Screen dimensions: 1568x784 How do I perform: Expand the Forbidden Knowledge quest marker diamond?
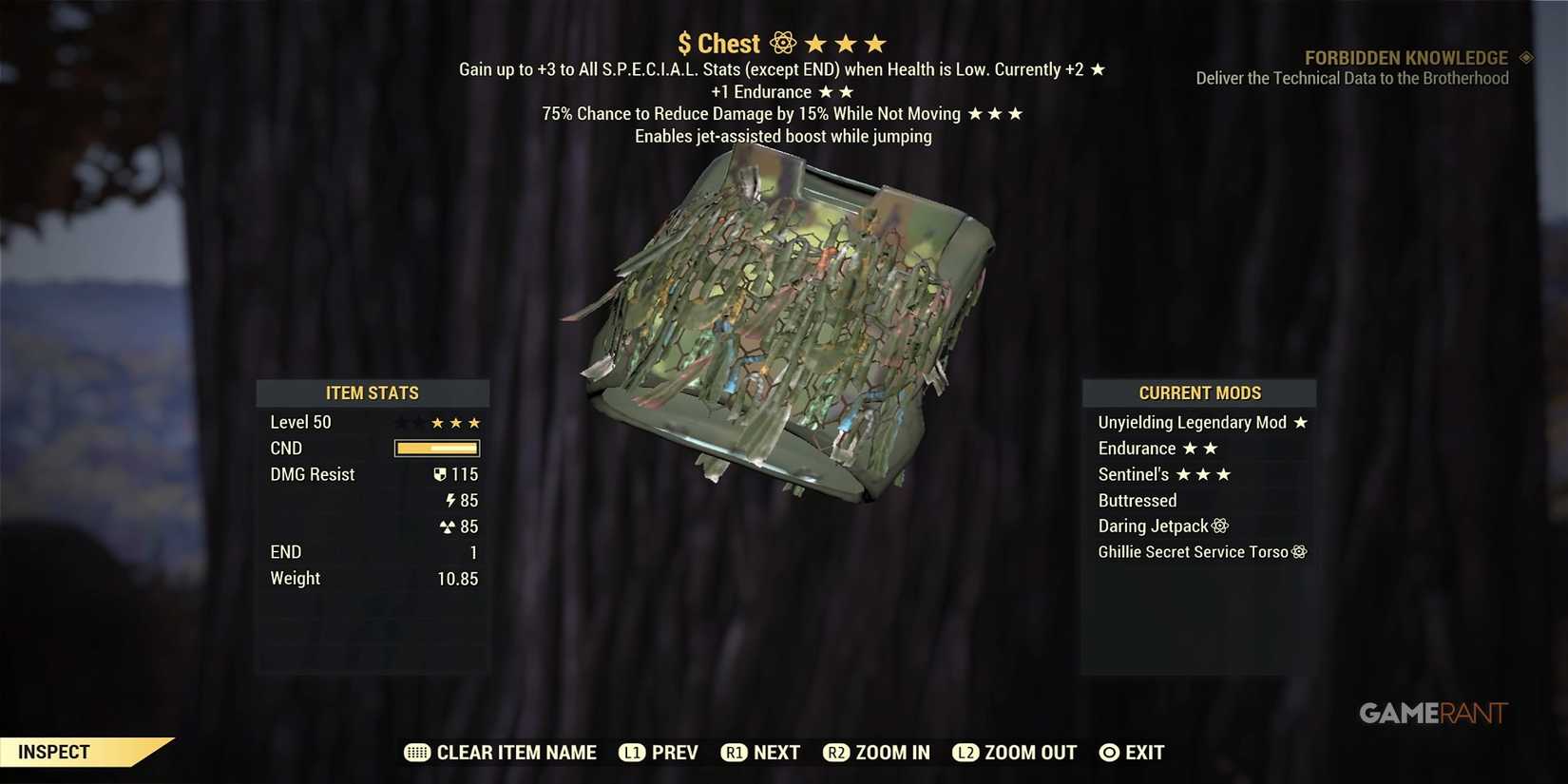pos(1526,57)
